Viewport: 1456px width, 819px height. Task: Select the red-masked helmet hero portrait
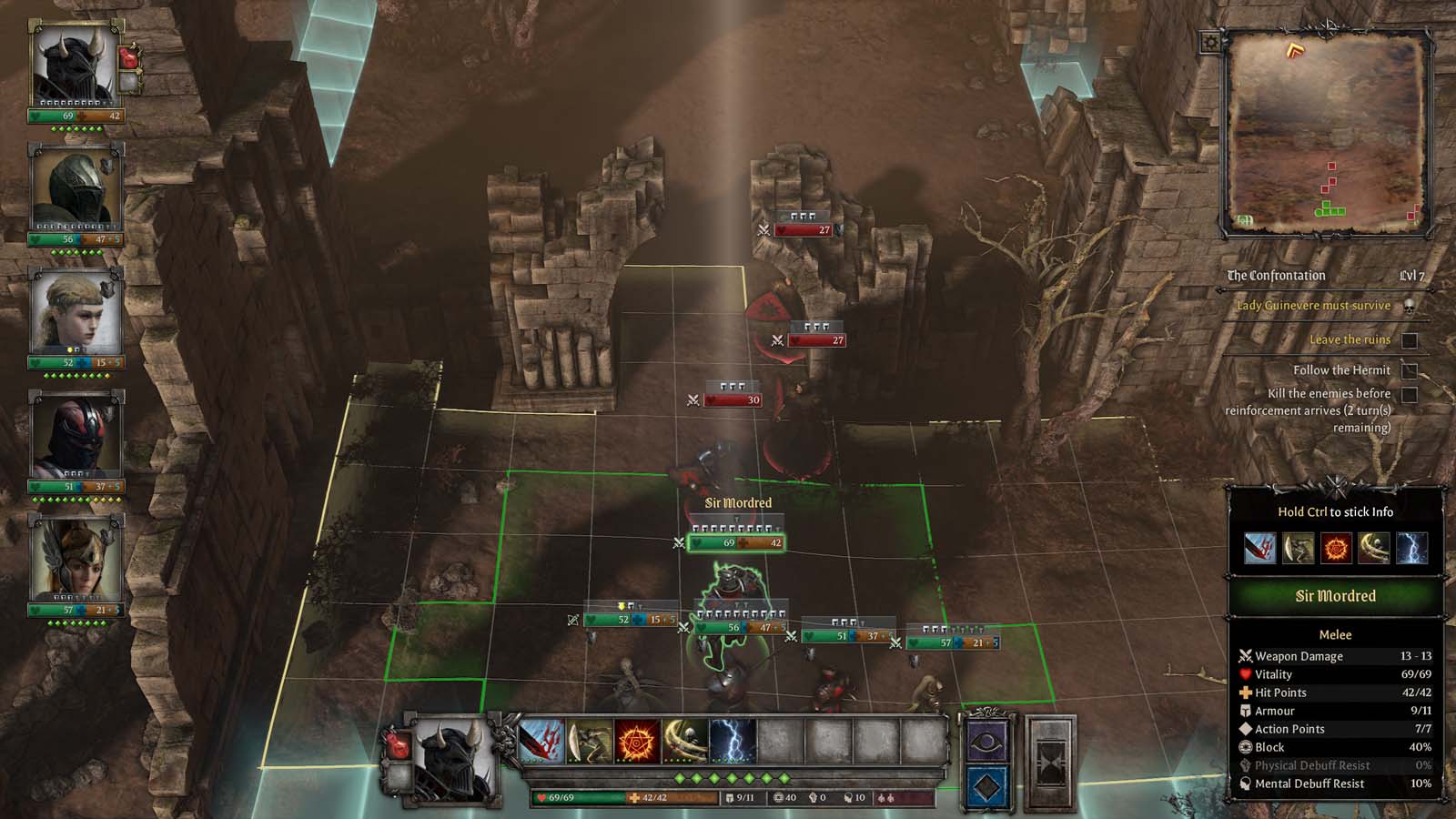75,437
